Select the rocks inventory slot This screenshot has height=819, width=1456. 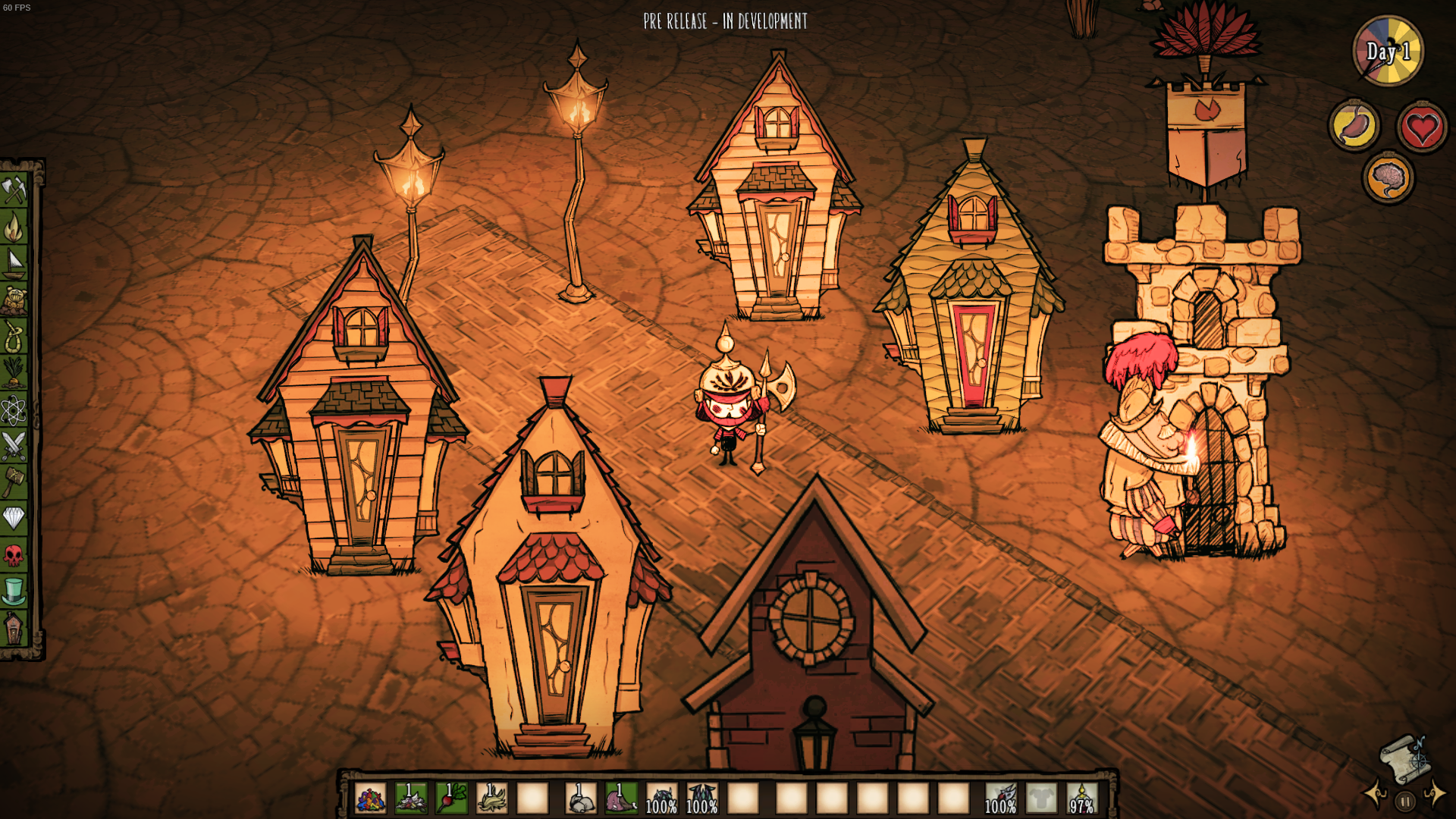[581, 799]
